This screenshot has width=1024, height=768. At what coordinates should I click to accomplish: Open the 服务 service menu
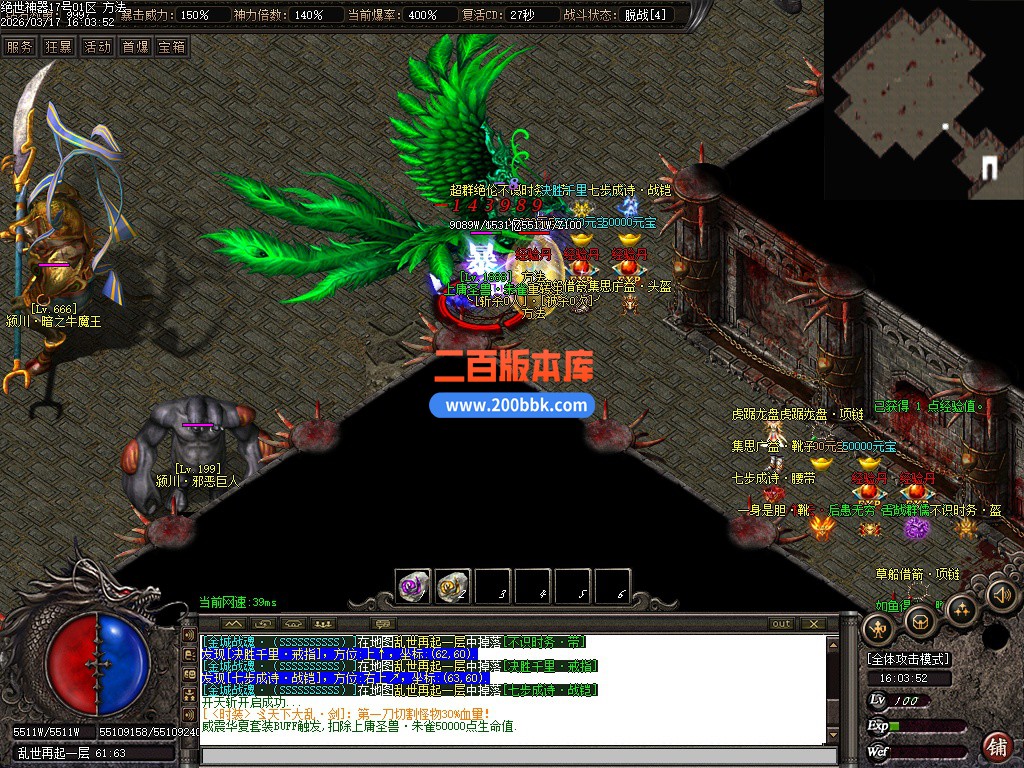click(x=19, y=46)
